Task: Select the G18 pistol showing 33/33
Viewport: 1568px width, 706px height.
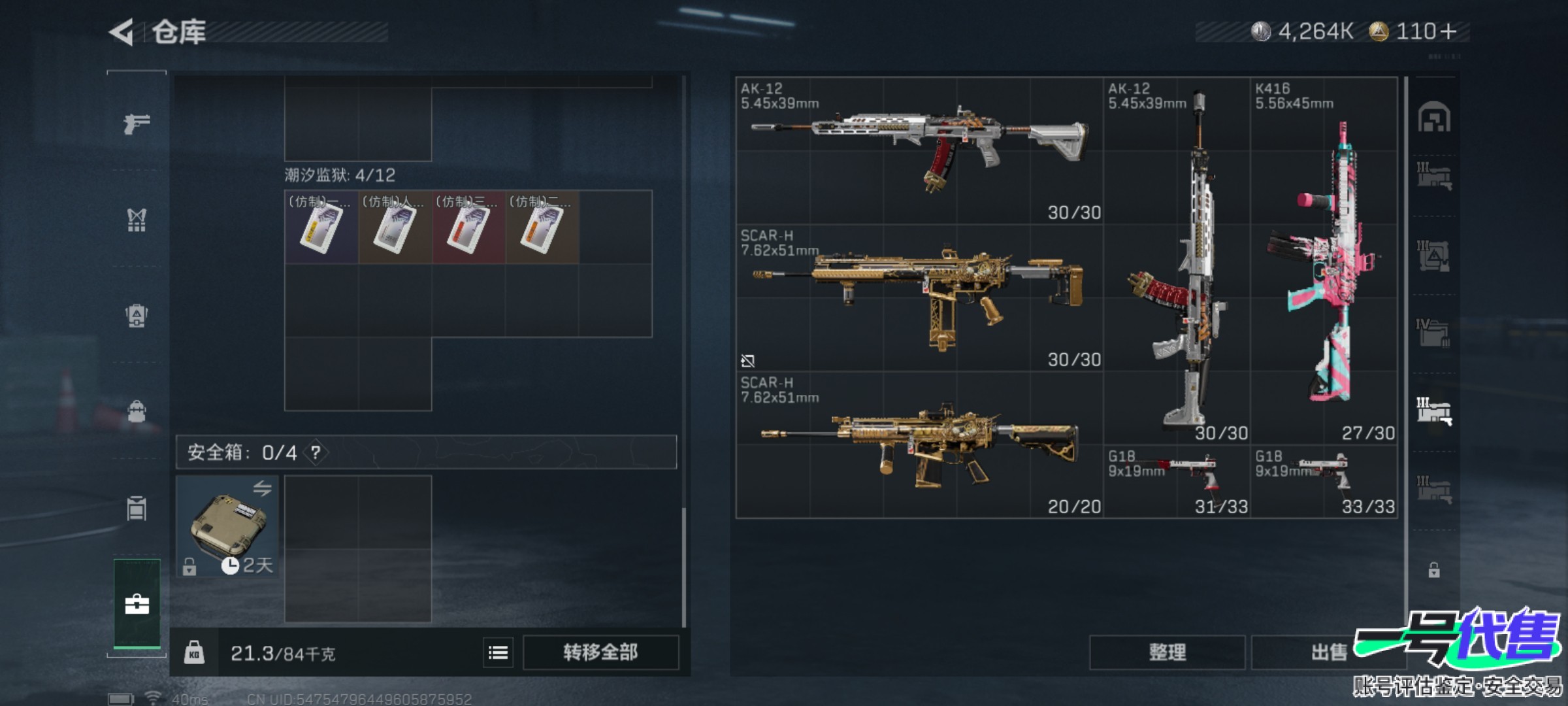Action: pos(1324,481)
